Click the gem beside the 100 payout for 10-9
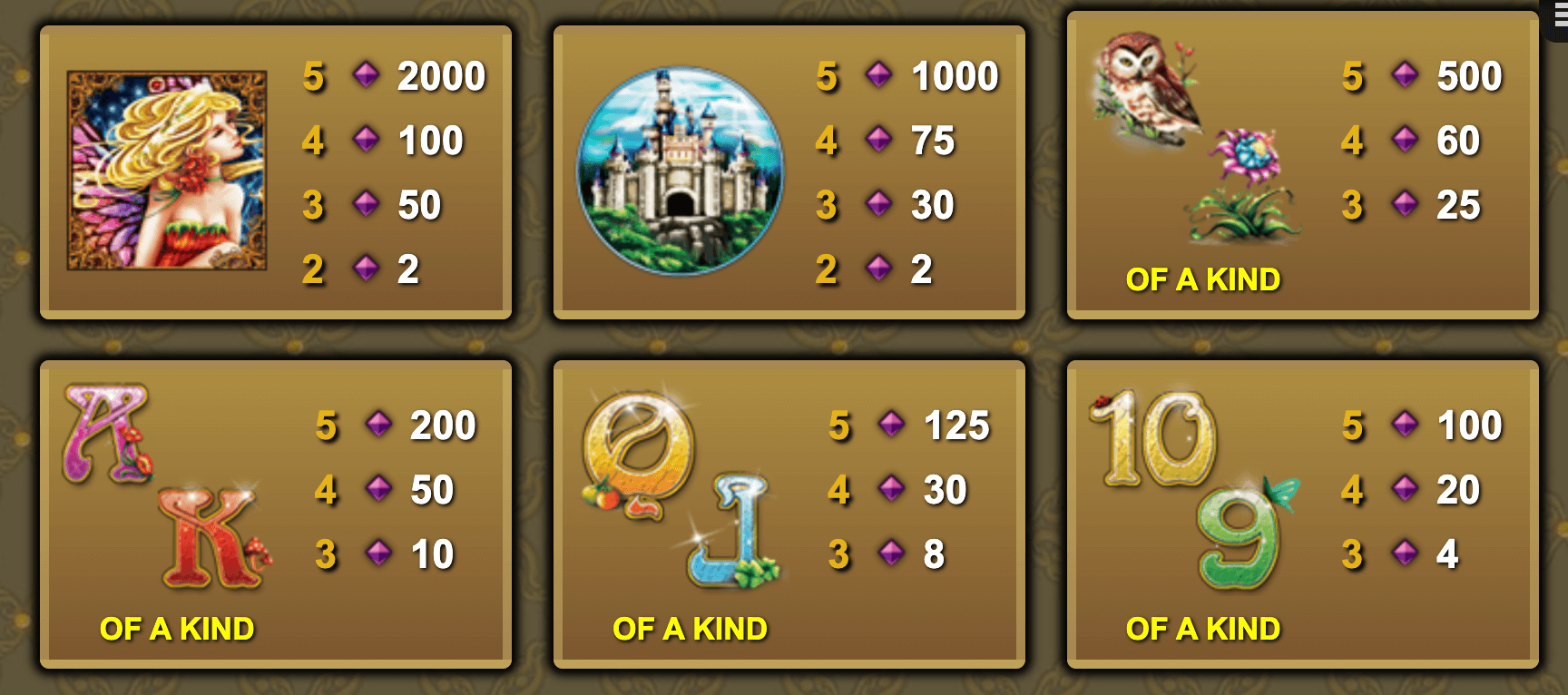The height and width of the screenshot is (695, 1568). tap(1404, 424)
